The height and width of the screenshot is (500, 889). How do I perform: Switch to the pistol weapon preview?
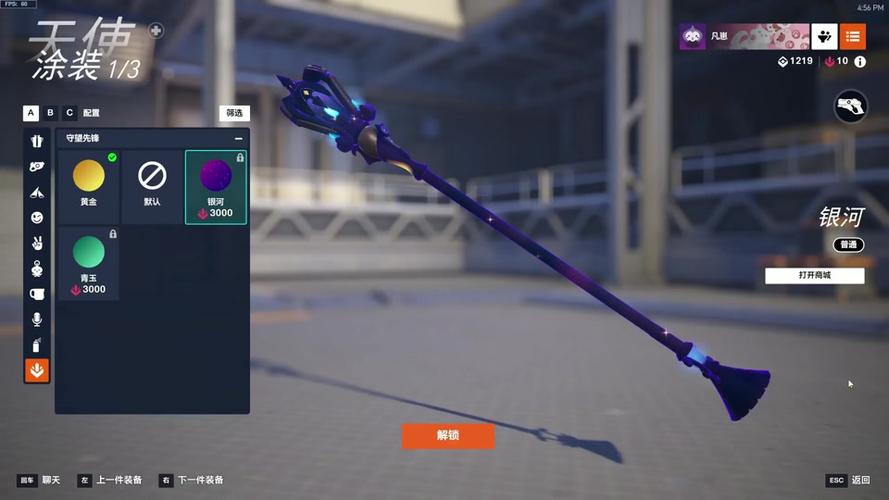(x=850, y=106)
